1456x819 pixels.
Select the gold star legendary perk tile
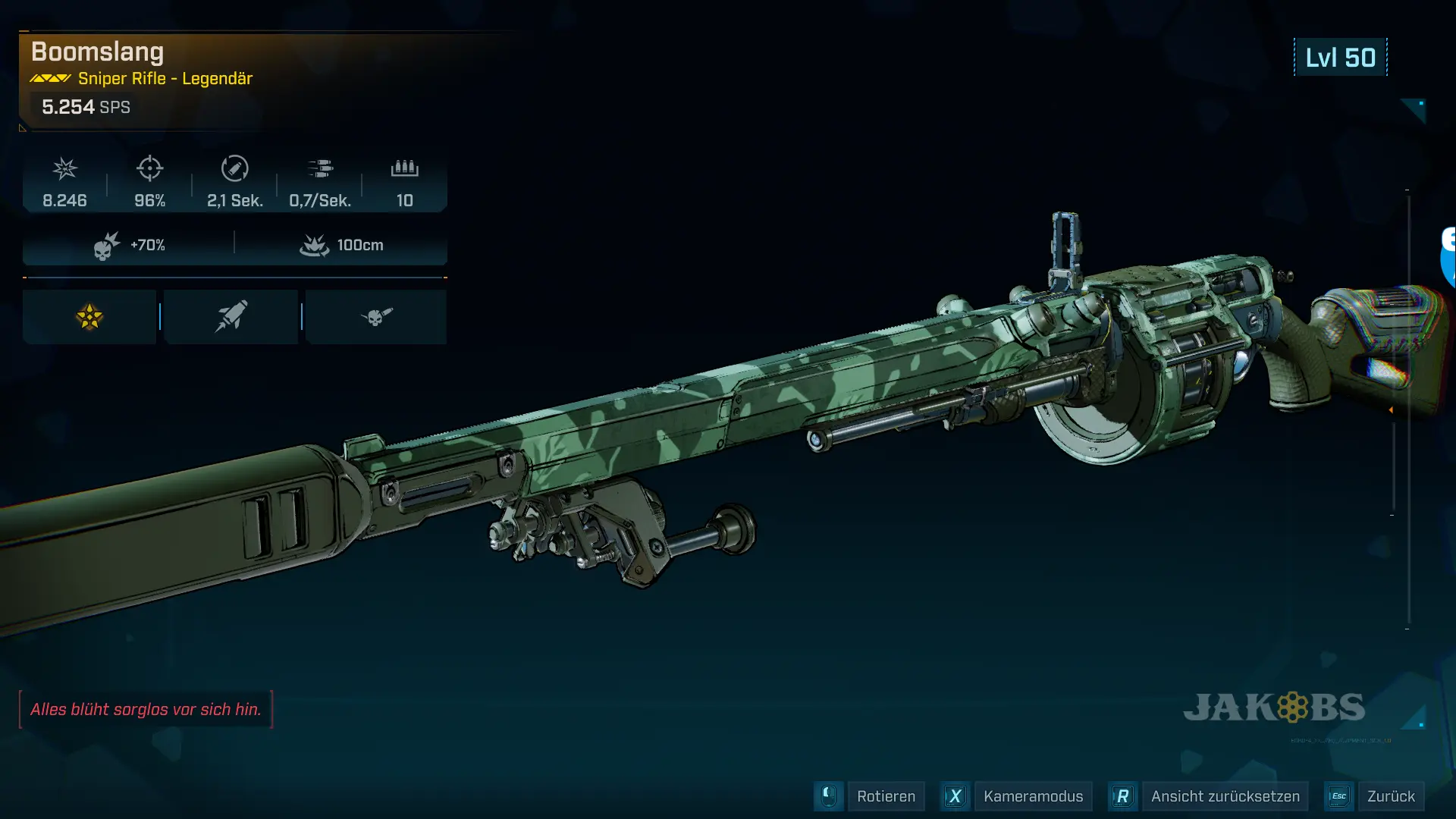click(89, 317)
